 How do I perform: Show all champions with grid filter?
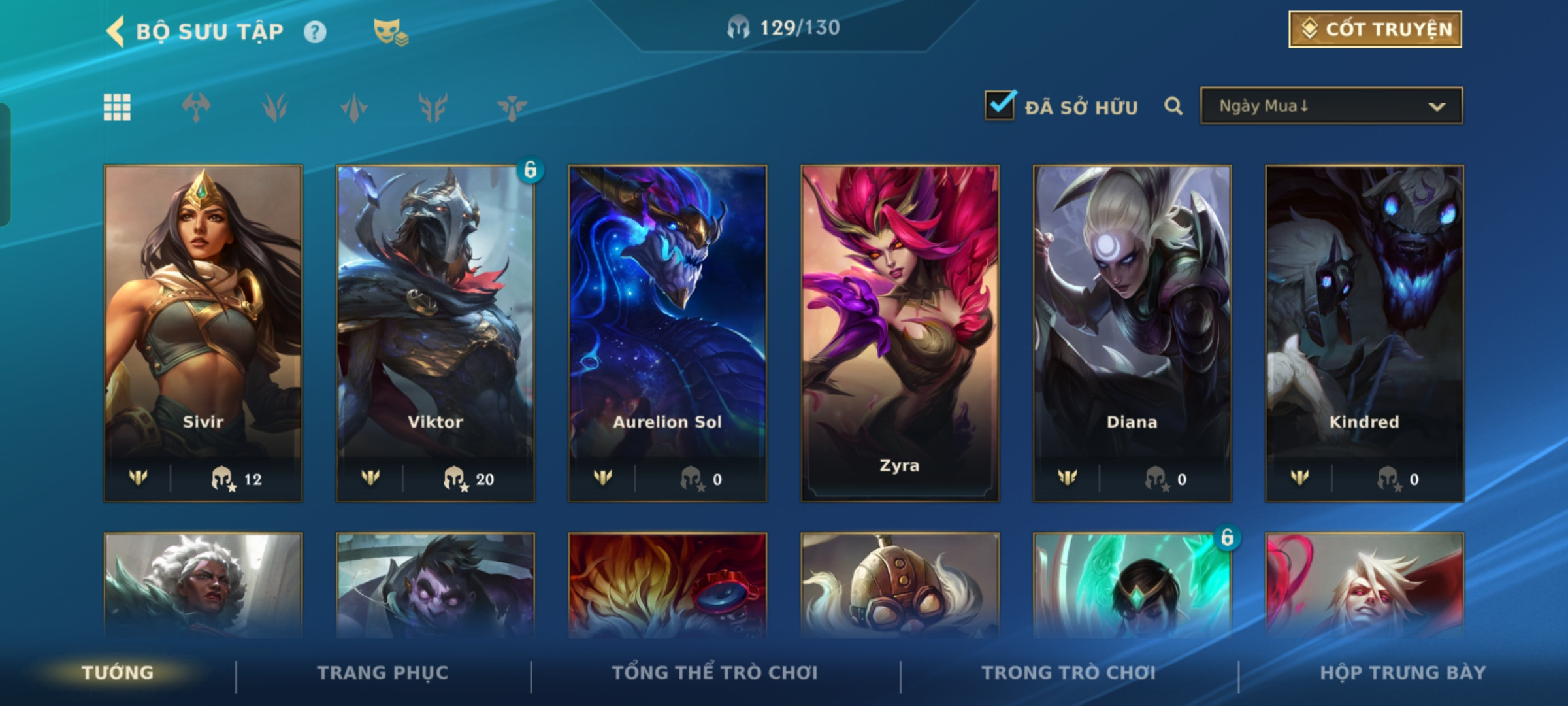(x=117, y=107)
